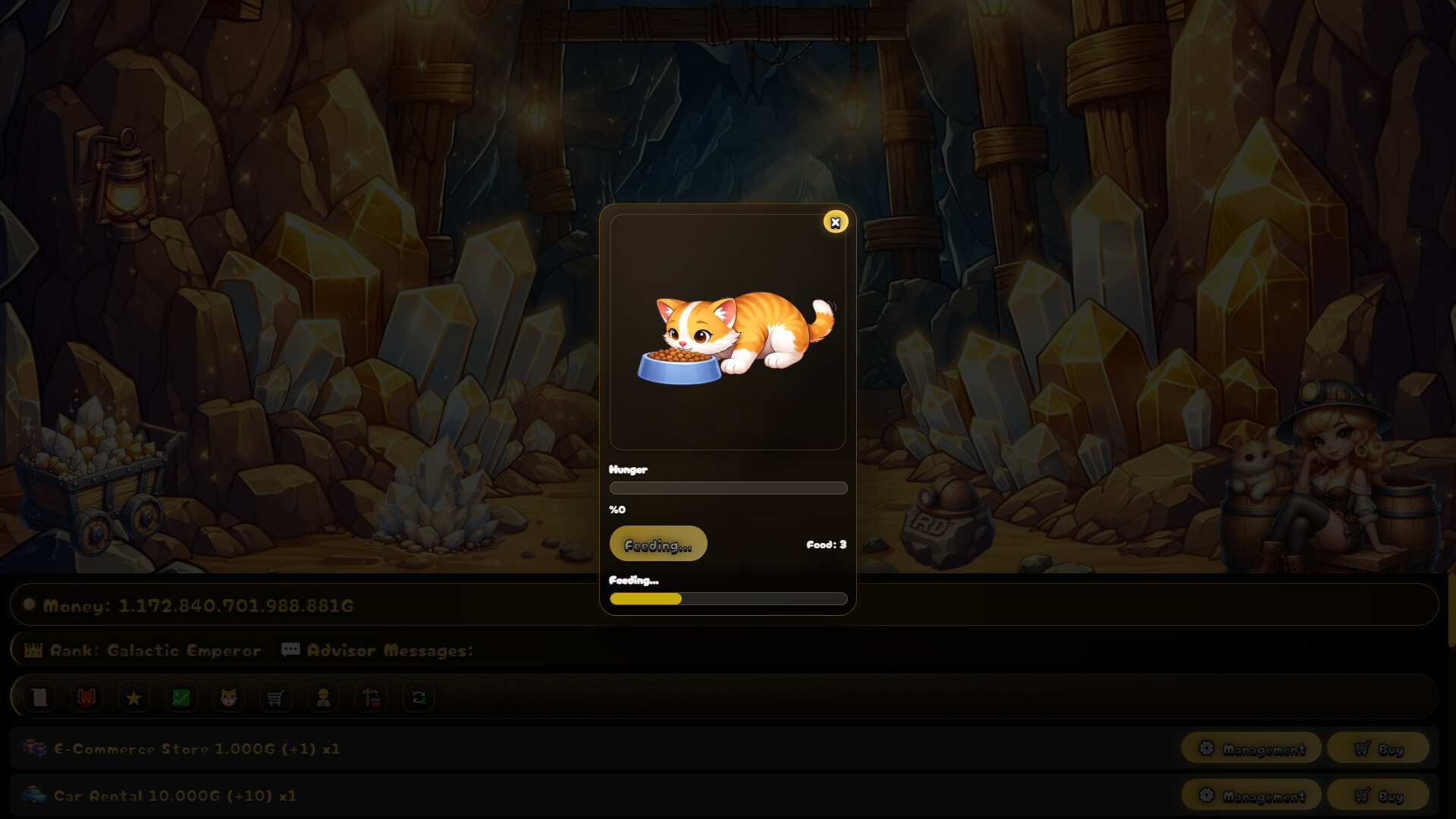Open the cat pet panel icon
Image resolution: width=1456 pixels, height=819 pixels.
coord(228,697)
